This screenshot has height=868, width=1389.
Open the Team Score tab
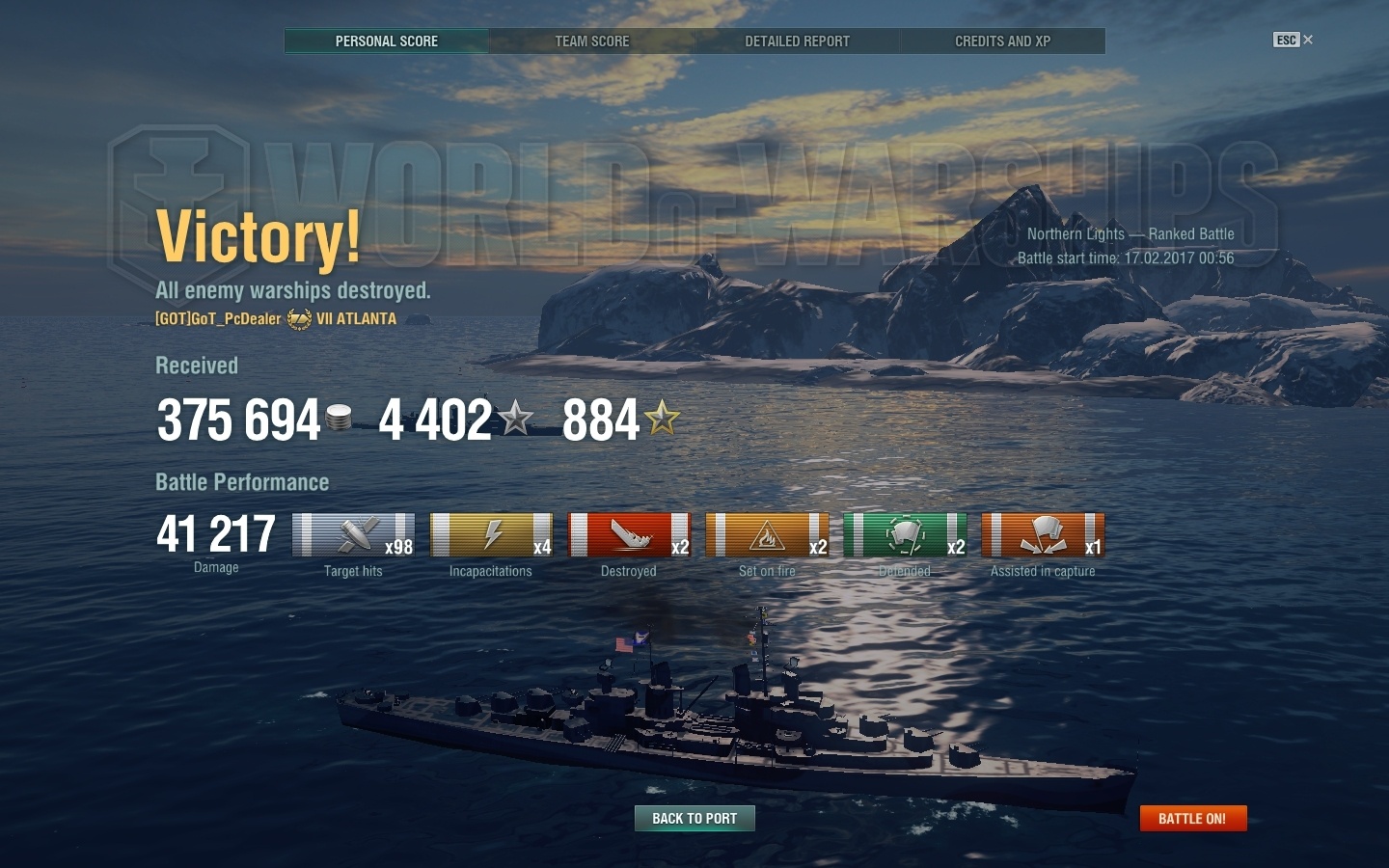click(592, 41)
